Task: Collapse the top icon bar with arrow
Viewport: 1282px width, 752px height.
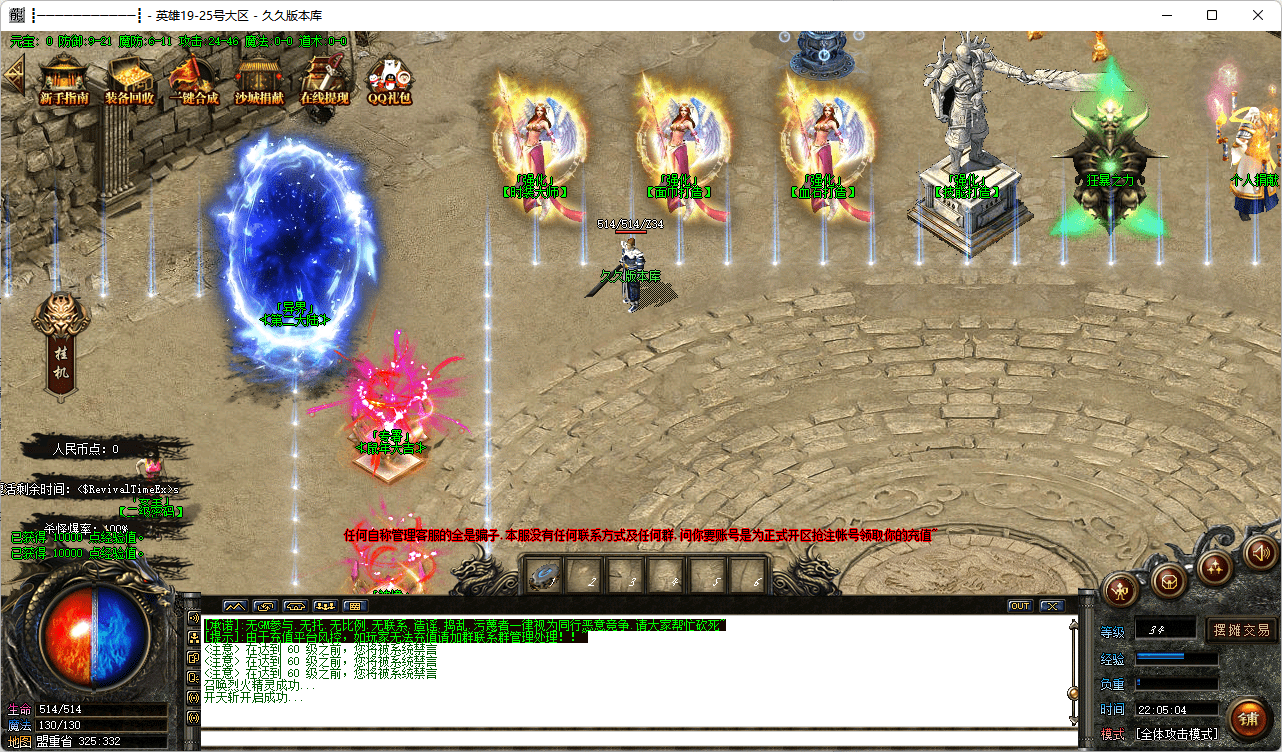Action: click(13, 74)
